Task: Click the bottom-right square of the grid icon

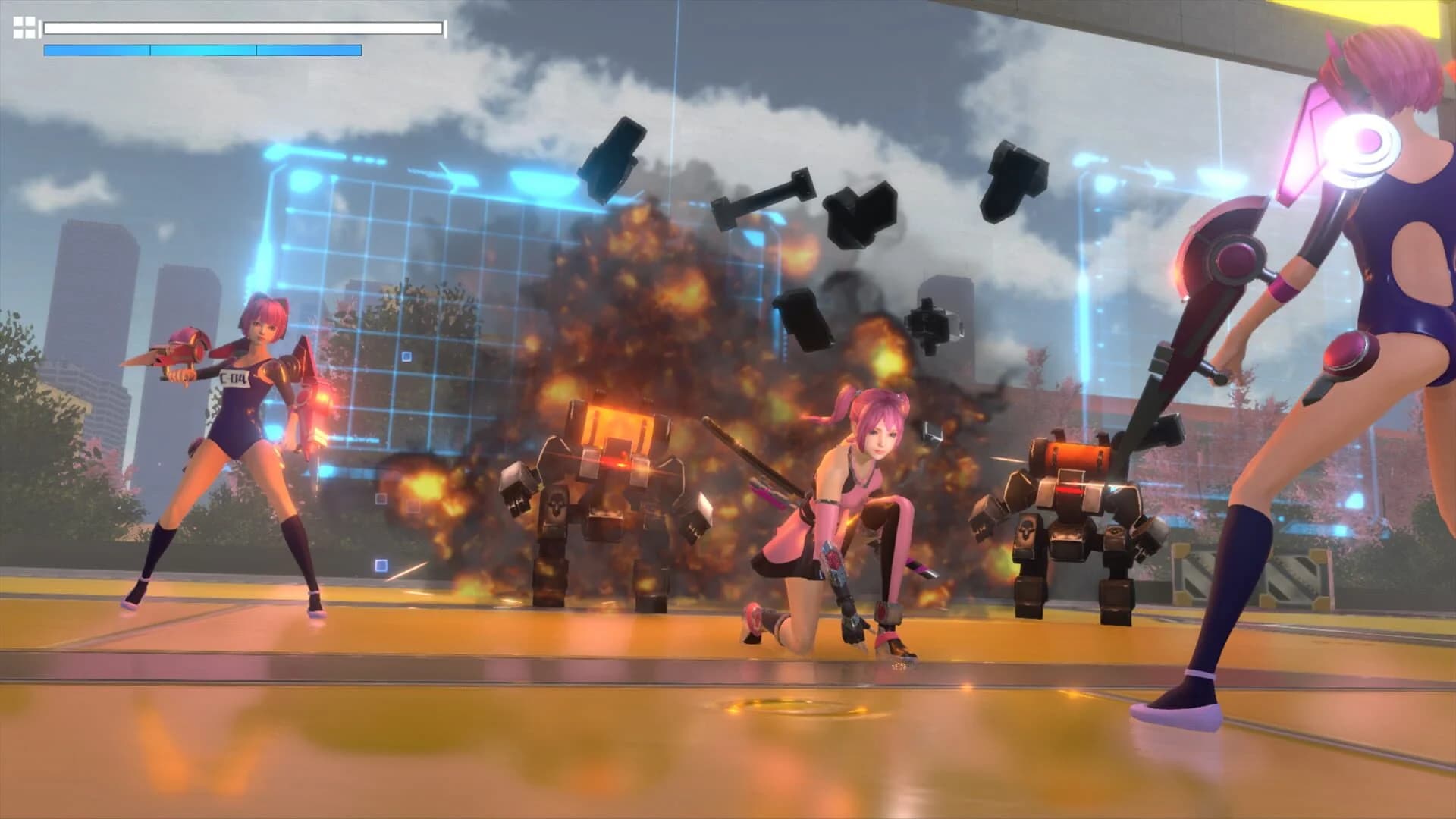Action: (30, 34)
